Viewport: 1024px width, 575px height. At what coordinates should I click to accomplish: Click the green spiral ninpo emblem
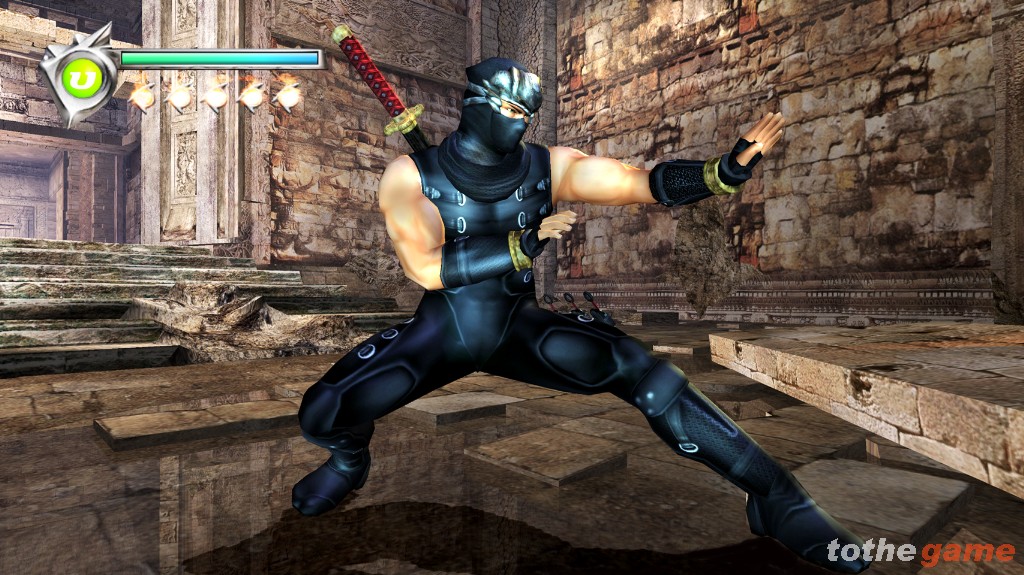(x=77, y=76)
